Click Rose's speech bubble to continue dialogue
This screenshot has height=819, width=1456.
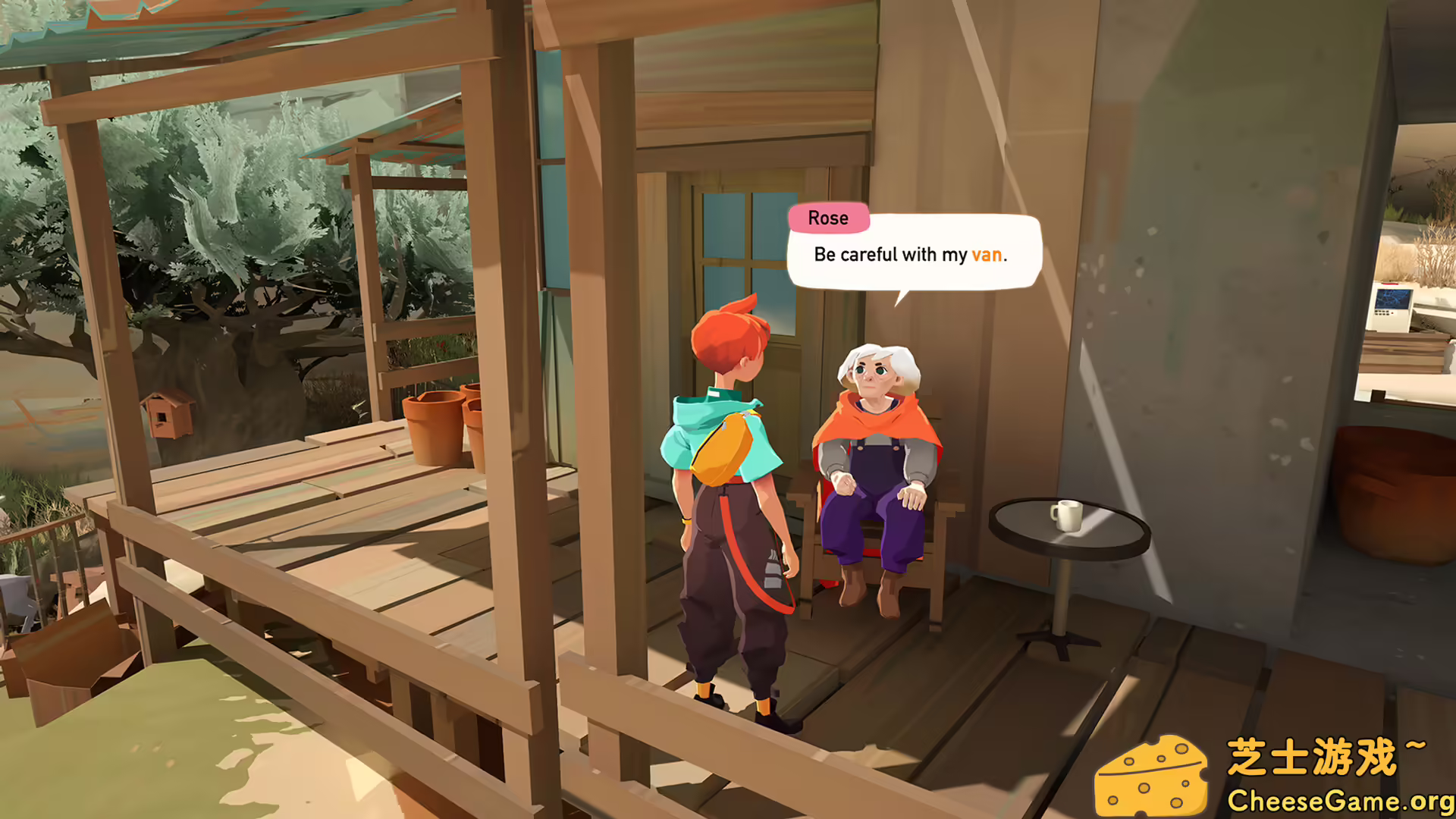913,255
